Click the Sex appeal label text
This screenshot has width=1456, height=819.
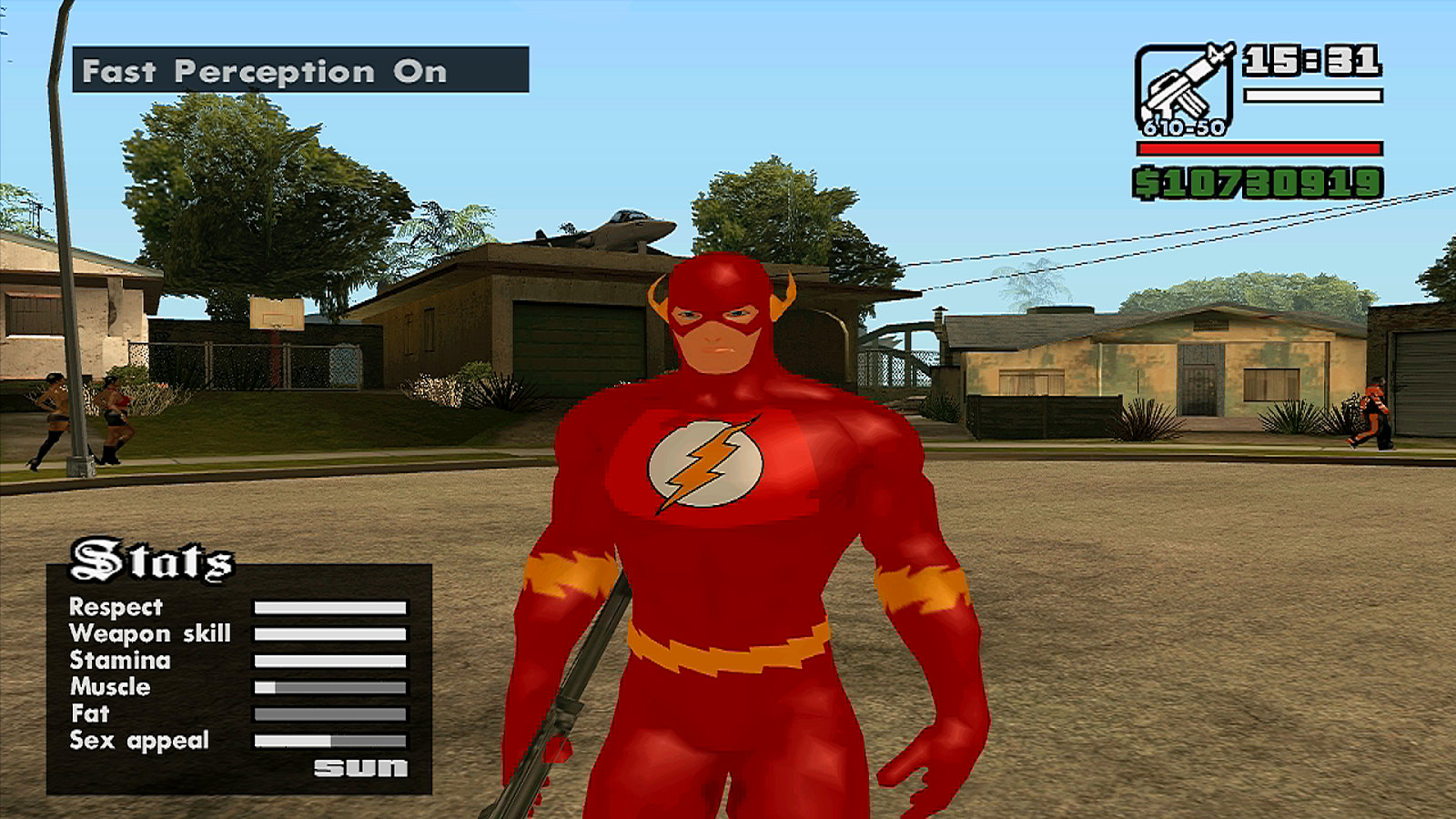138,741
